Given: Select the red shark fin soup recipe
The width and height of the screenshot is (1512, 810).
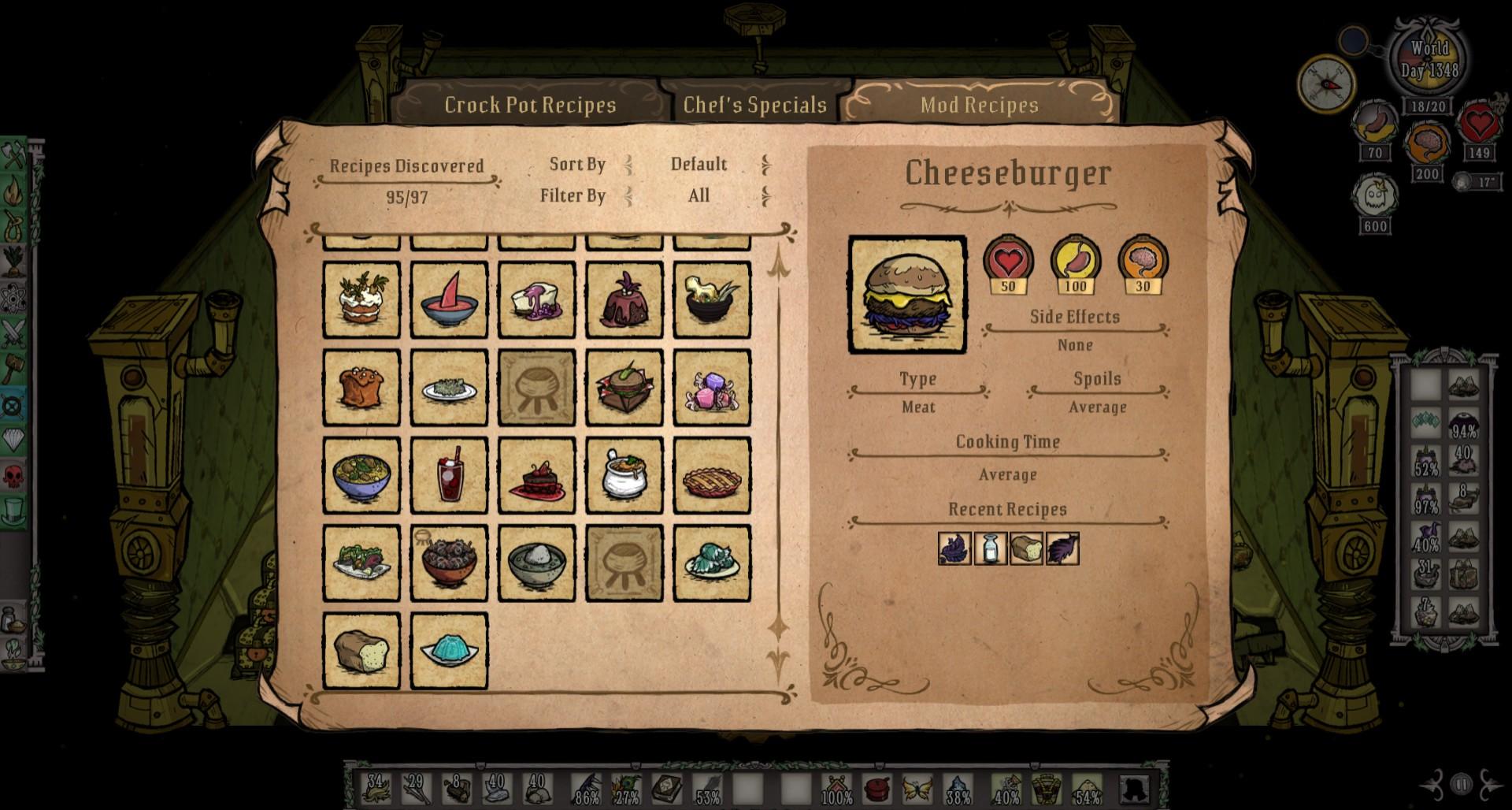Looking at the screenshot, I should 449,300.
